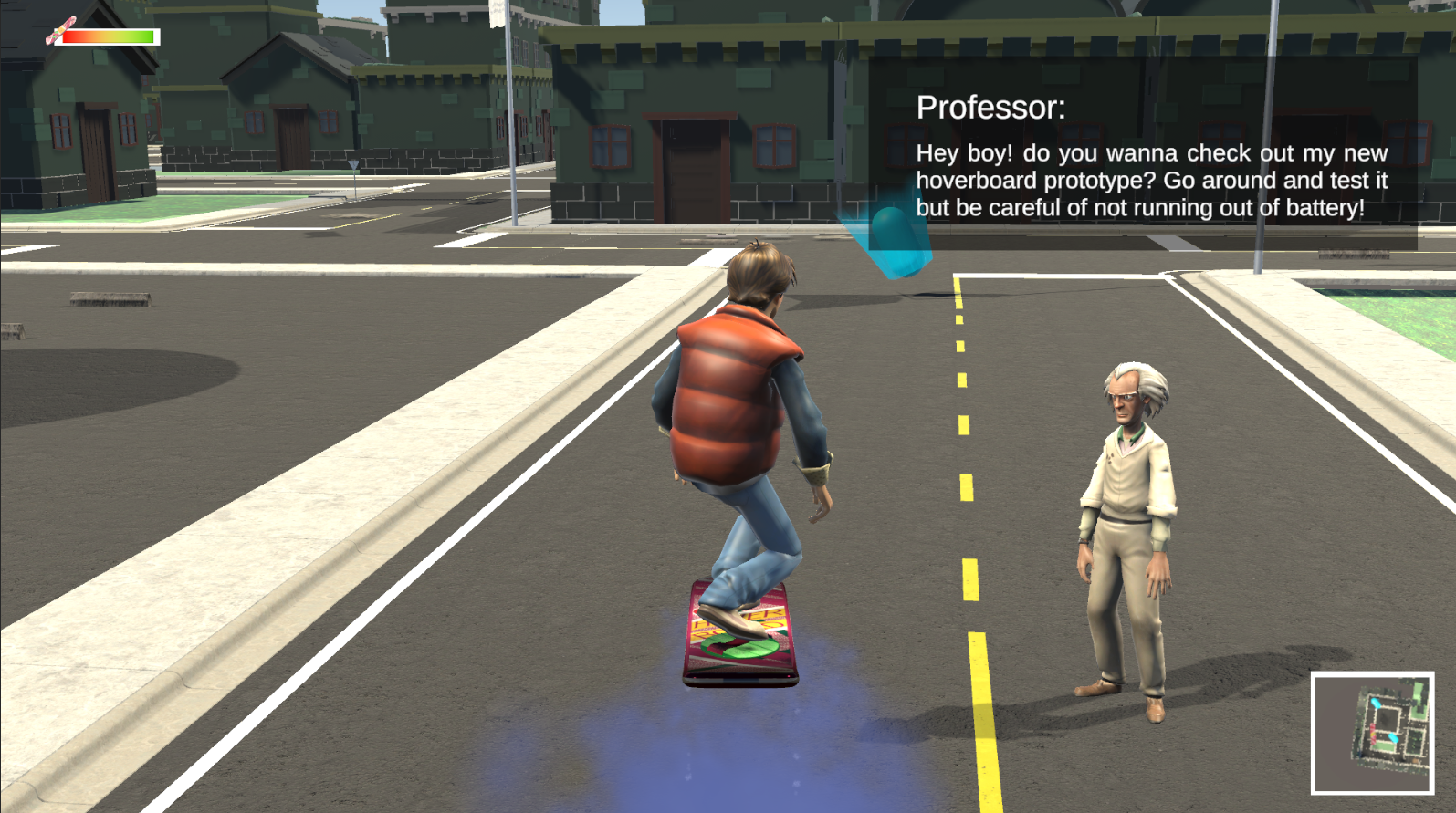Click the battery charge gradient bar

click(110, 38)
